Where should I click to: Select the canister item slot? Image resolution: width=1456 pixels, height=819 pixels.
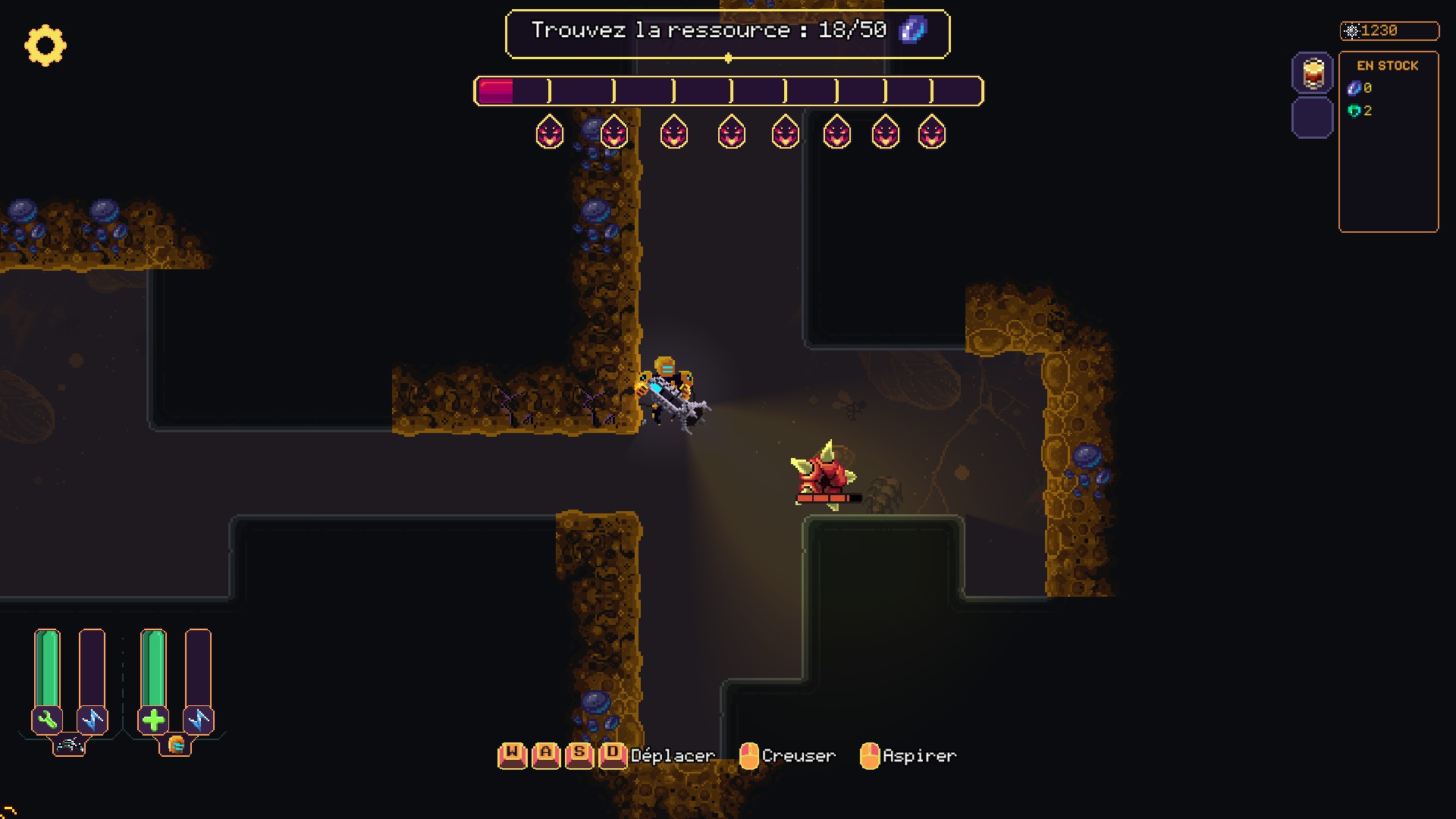click(x=1313, y=74)
